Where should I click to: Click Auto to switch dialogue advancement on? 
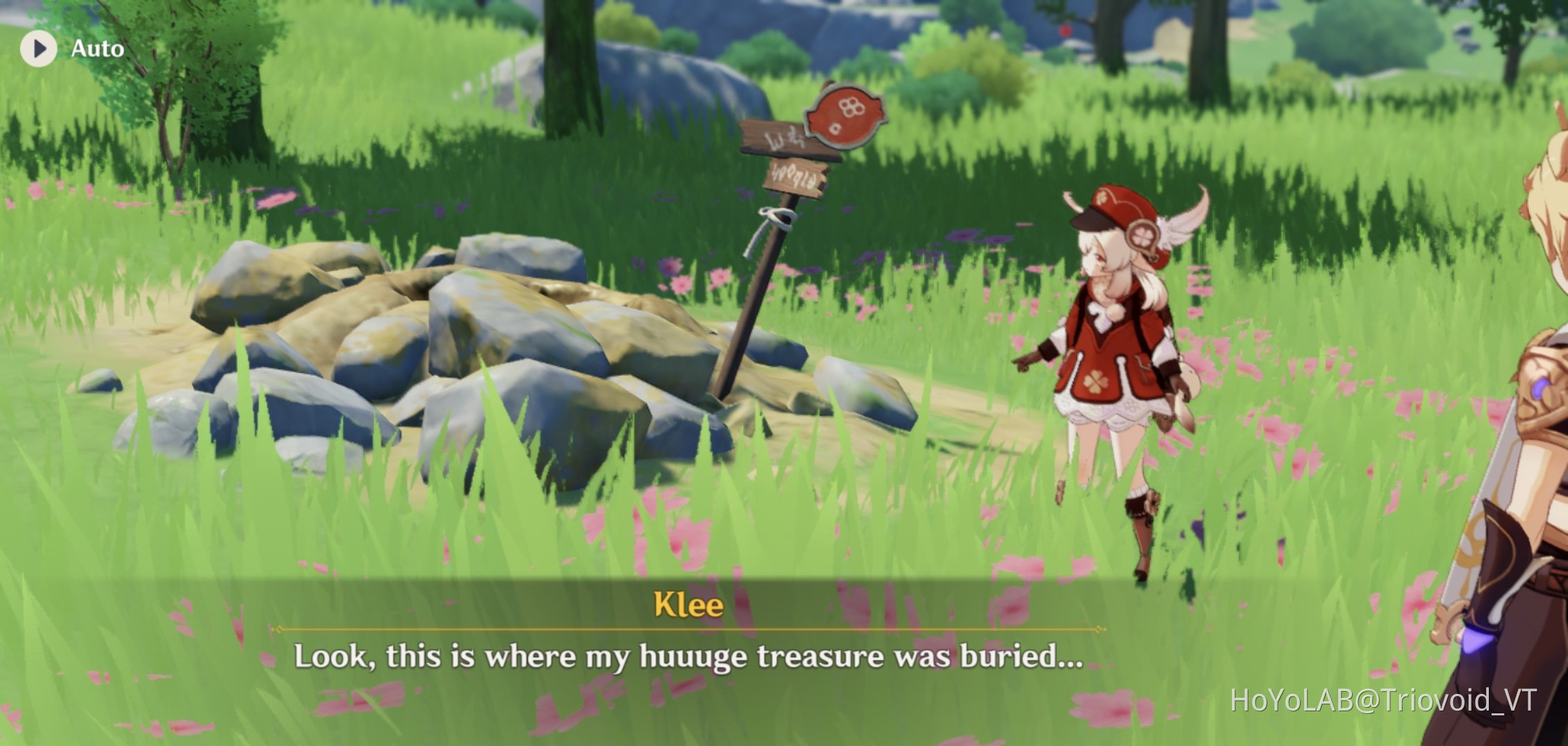pos(97,49)
